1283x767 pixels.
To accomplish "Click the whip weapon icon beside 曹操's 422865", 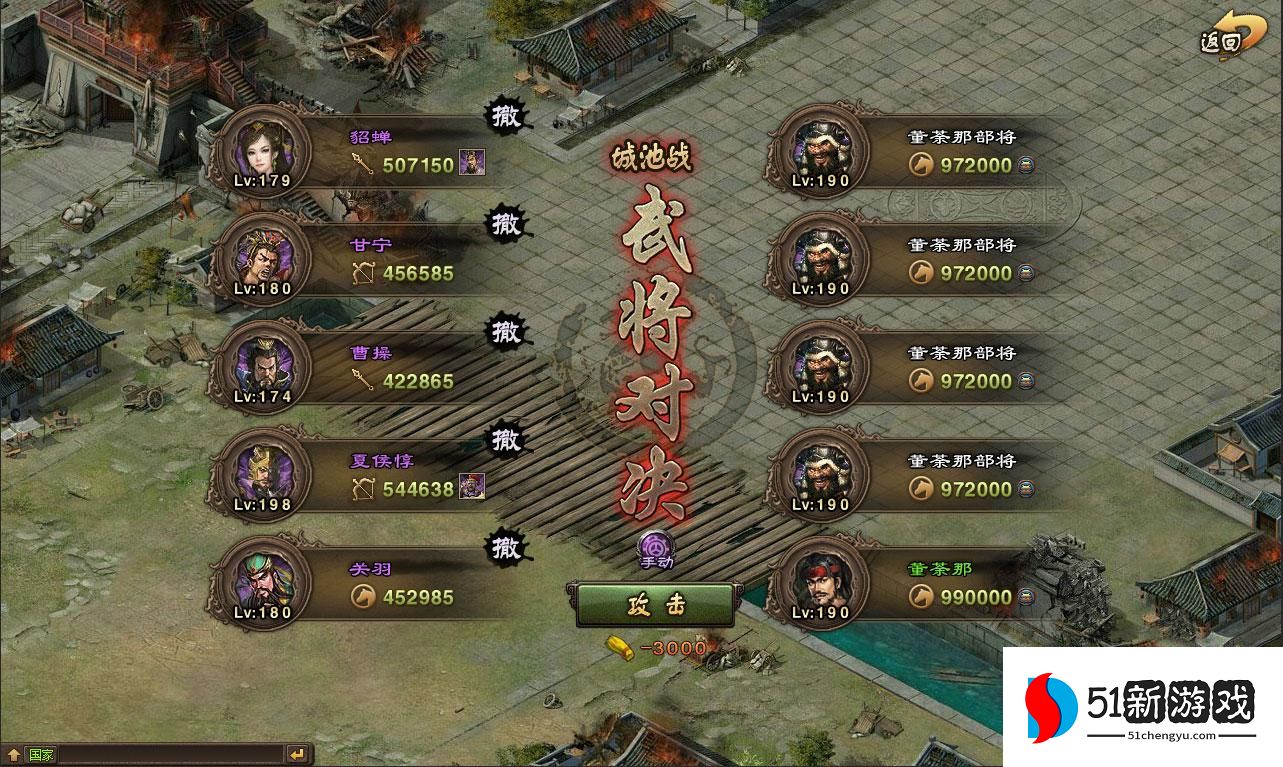I will (x=363, y=381).
